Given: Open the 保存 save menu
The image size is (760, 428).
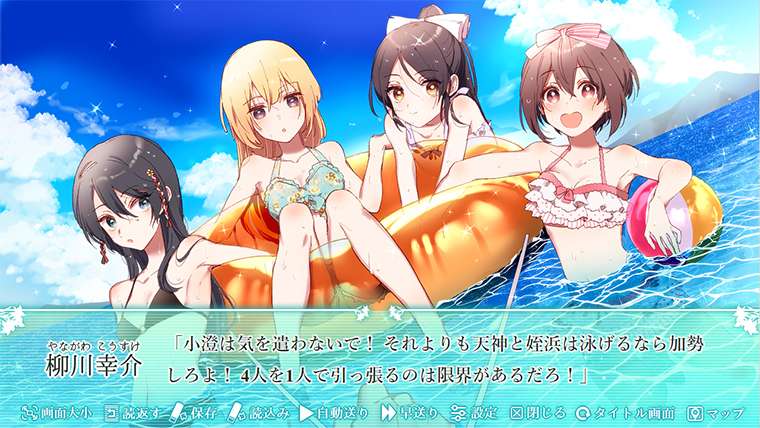Looking at the screenshot, I should 196,412.
